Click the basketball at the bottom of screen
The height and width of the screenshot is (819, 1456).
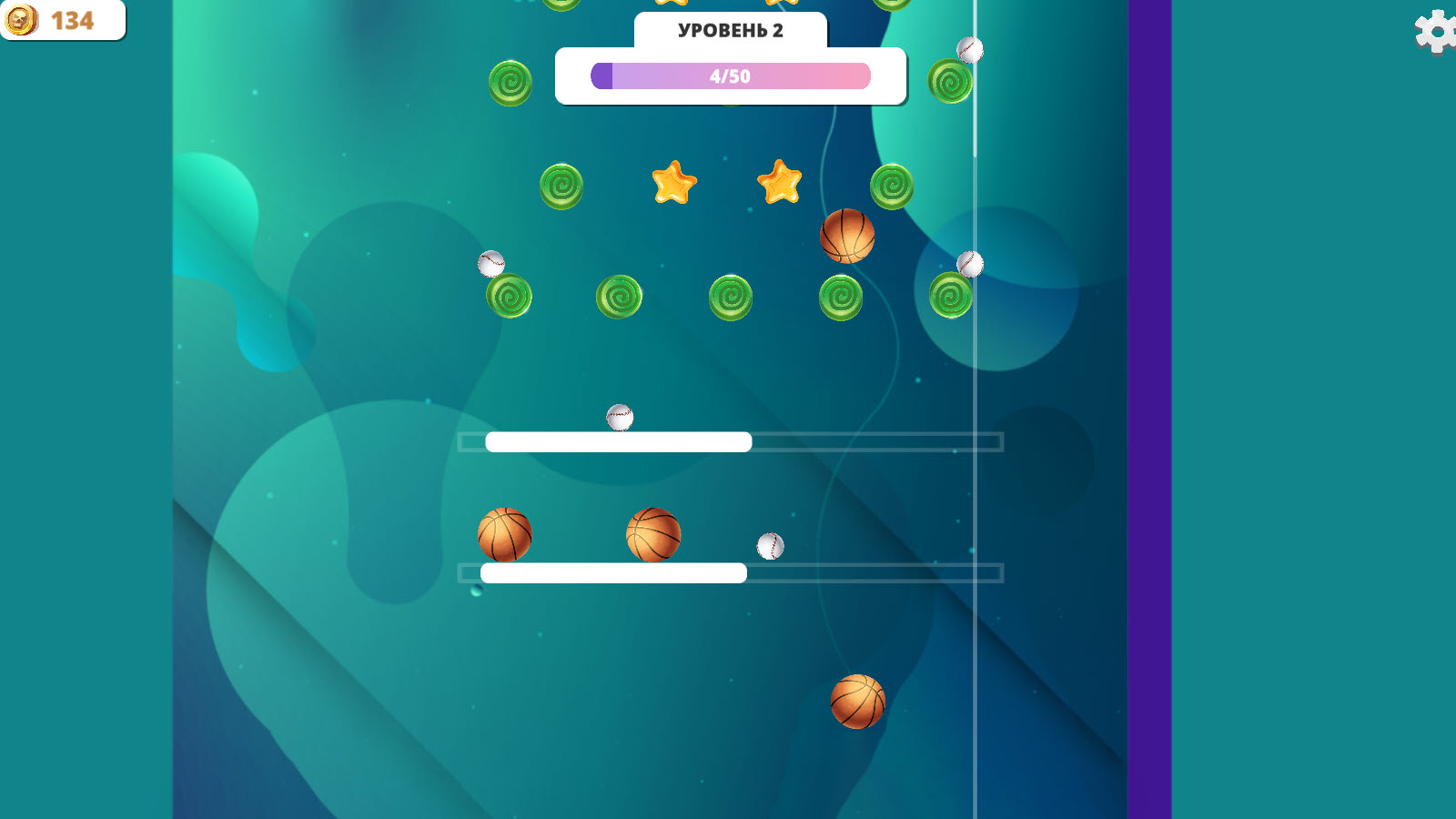pyautogui.click(x=859, y=701)
